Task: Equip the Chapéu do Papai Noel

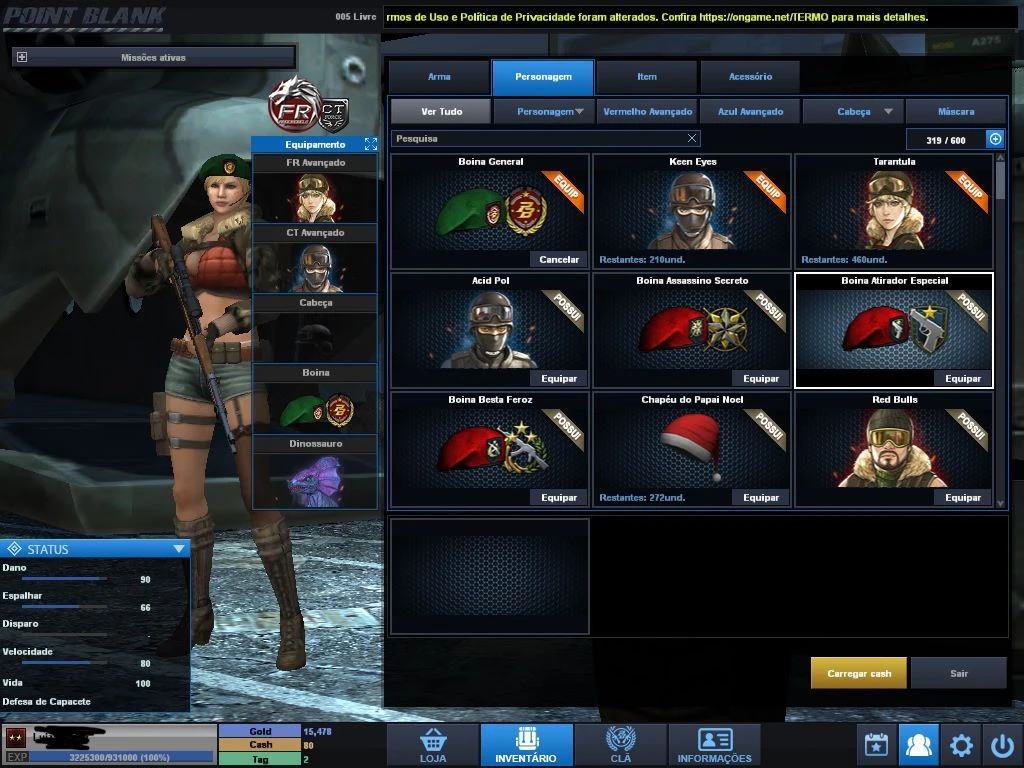Action: (x=761, y=498)
